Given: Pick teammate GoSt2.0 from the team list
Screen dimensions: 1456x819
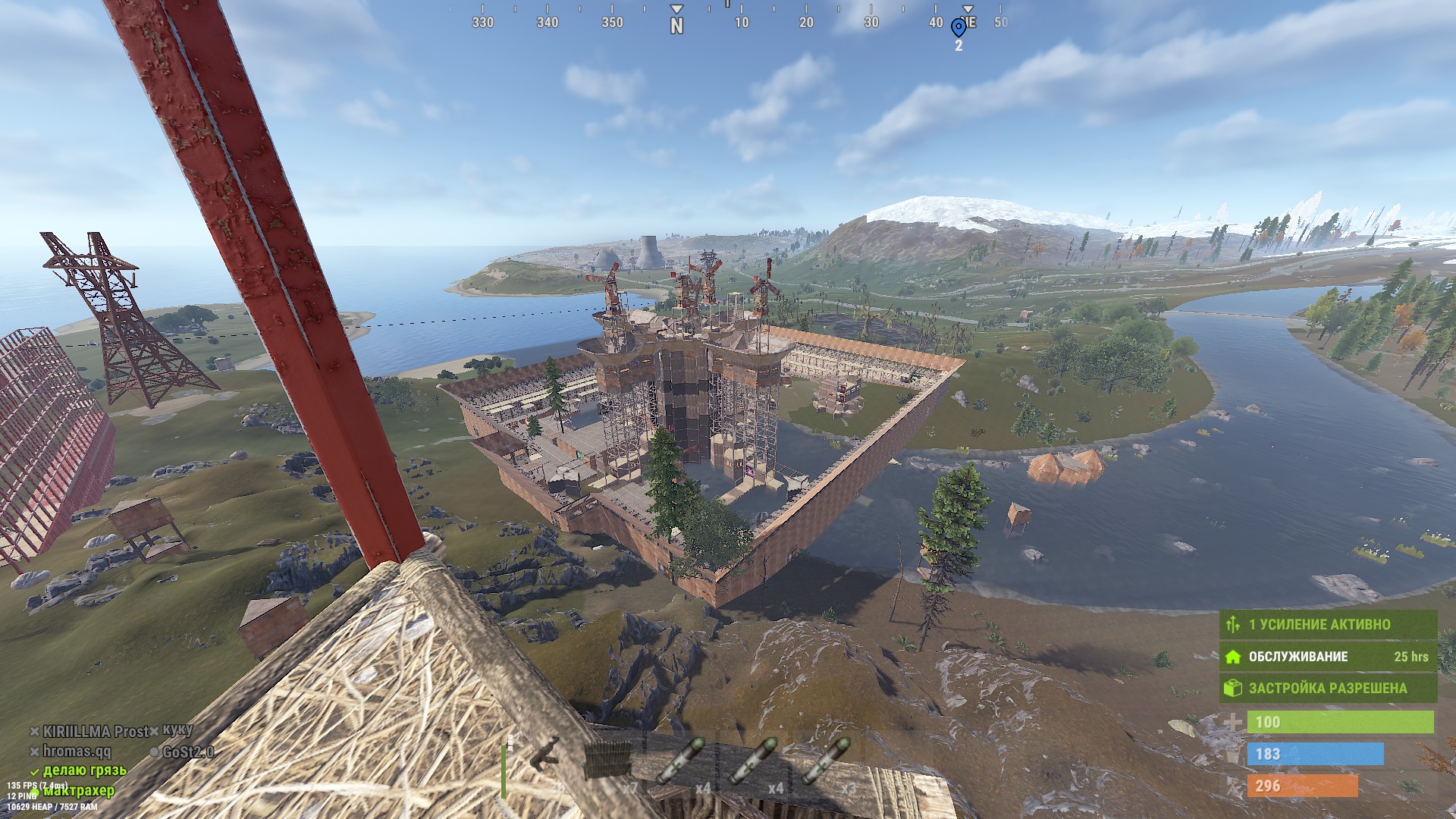Looking at the screenshot, I should (x=187, y=752).
